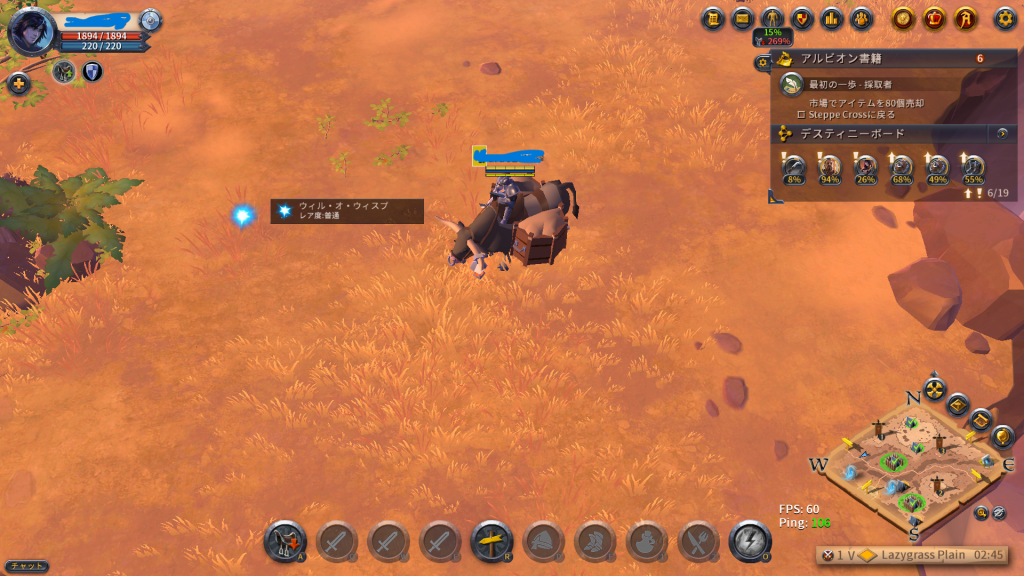
Task: Open the guild shield menu
Action: click(802, 18)
